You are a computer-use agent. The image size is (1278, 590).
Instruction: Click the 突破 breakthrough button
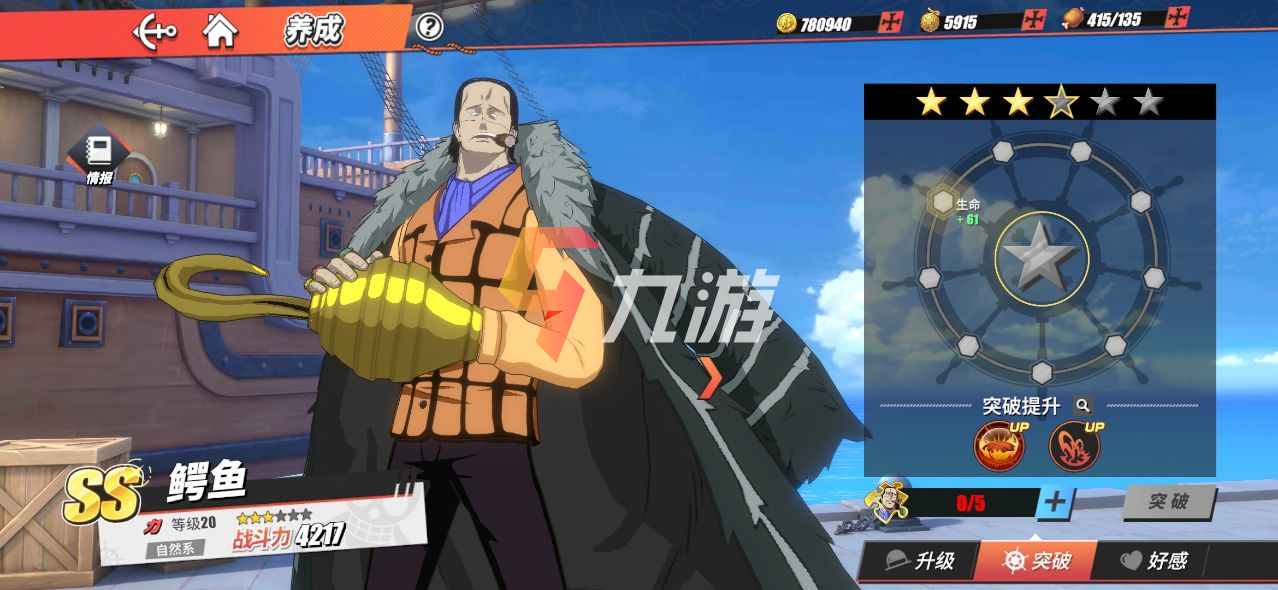1168,502
